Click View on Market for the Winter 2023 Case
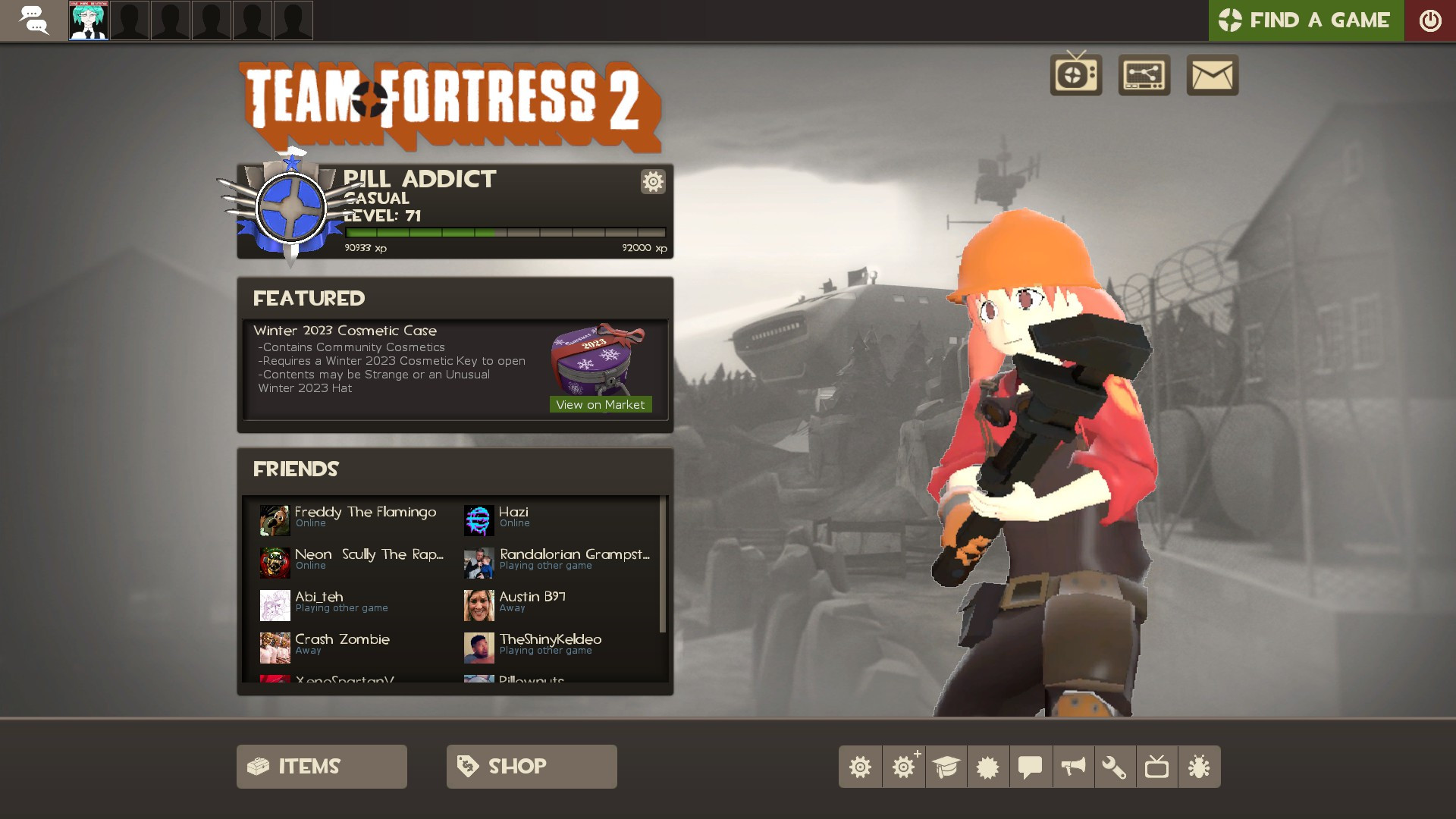Image resolution: width=1456 pixels, height=819 pixels. tap(600, 404)
